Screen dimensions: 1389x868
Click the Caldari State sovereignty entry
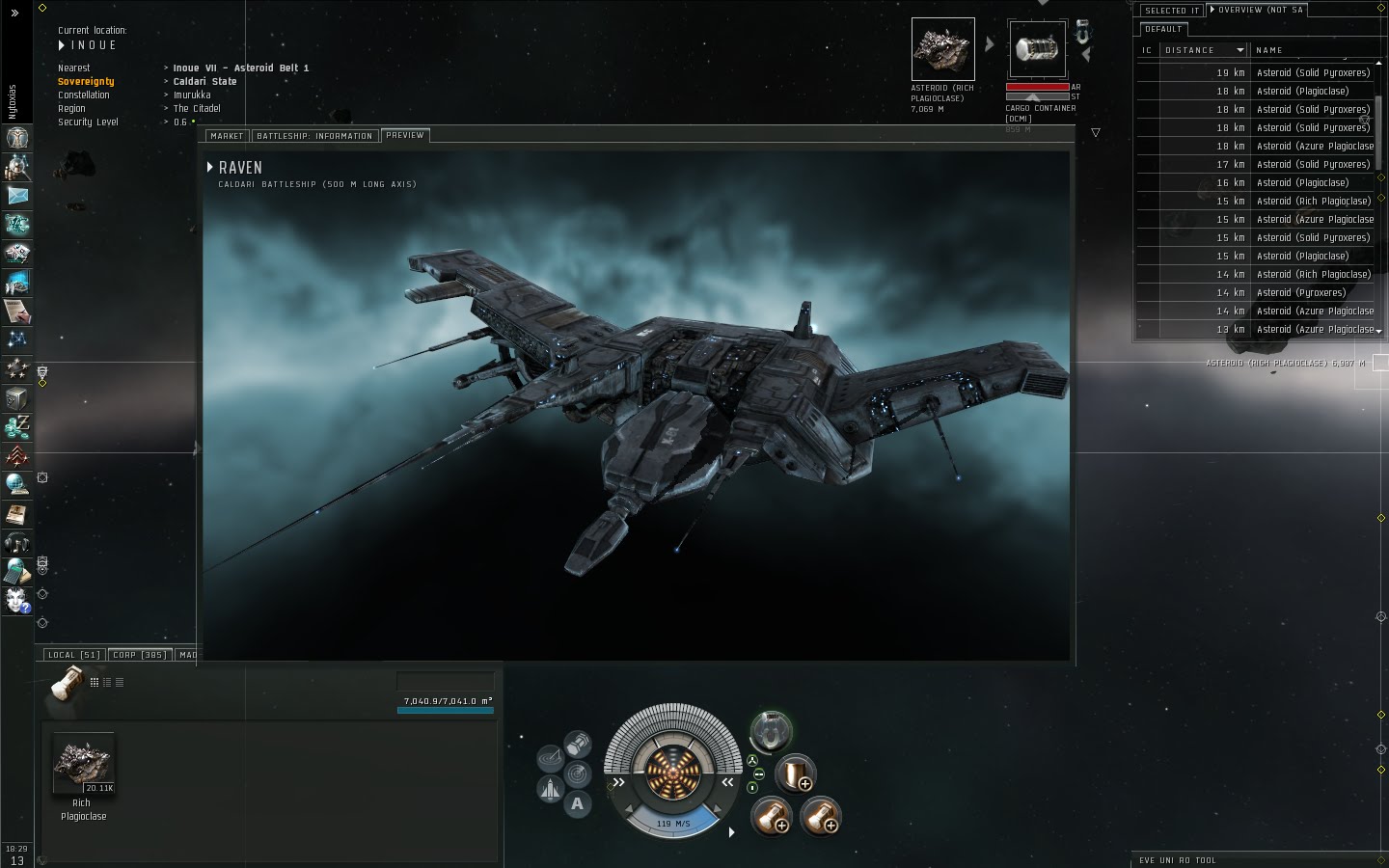pos(204,81)
